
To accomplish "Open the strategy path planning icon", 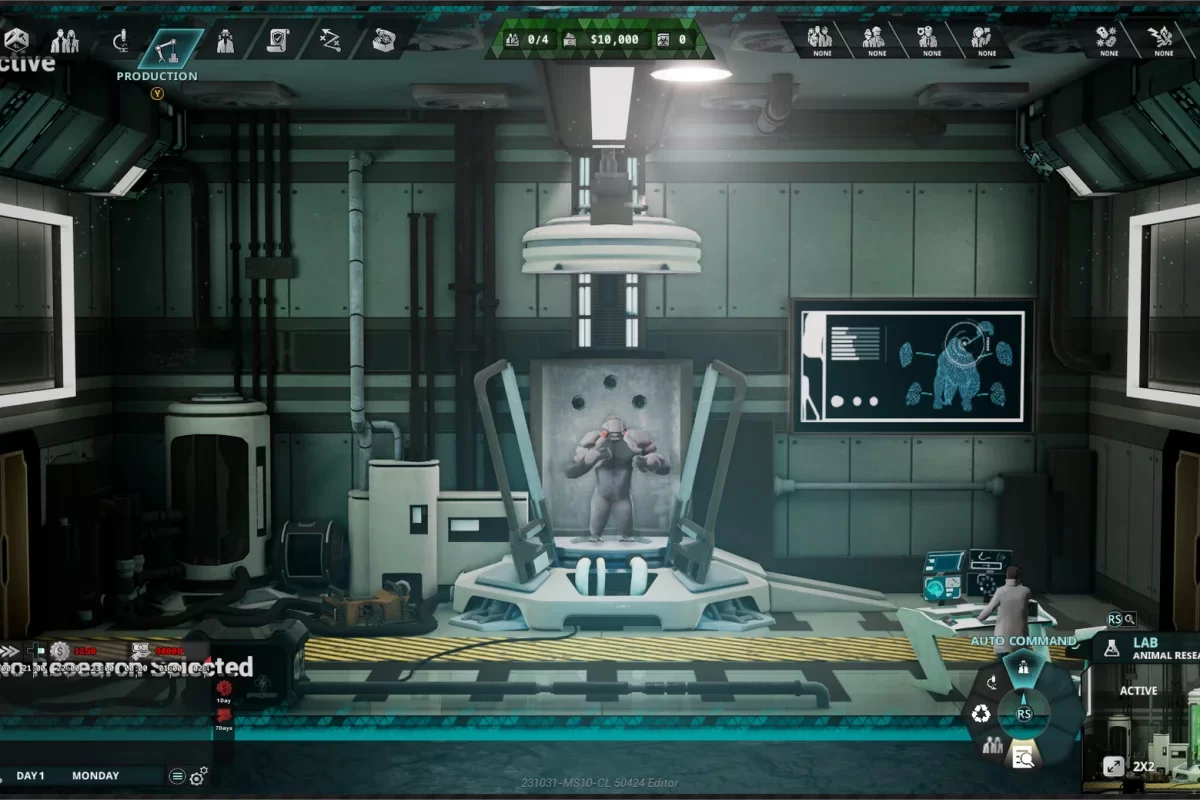I will [330, 41].
